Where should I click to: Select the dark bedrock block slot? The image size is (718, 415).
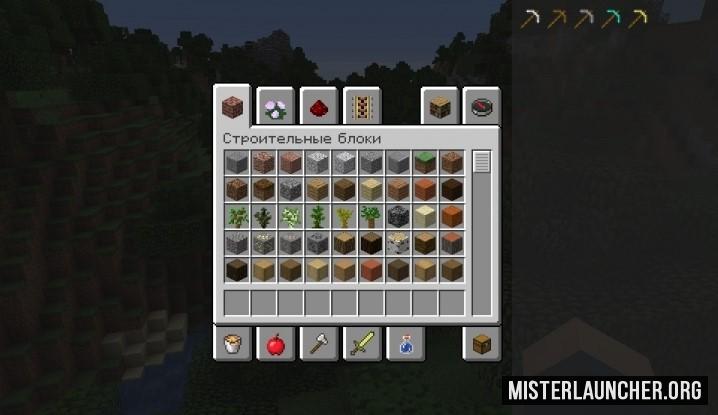click(x=398, y=216)
